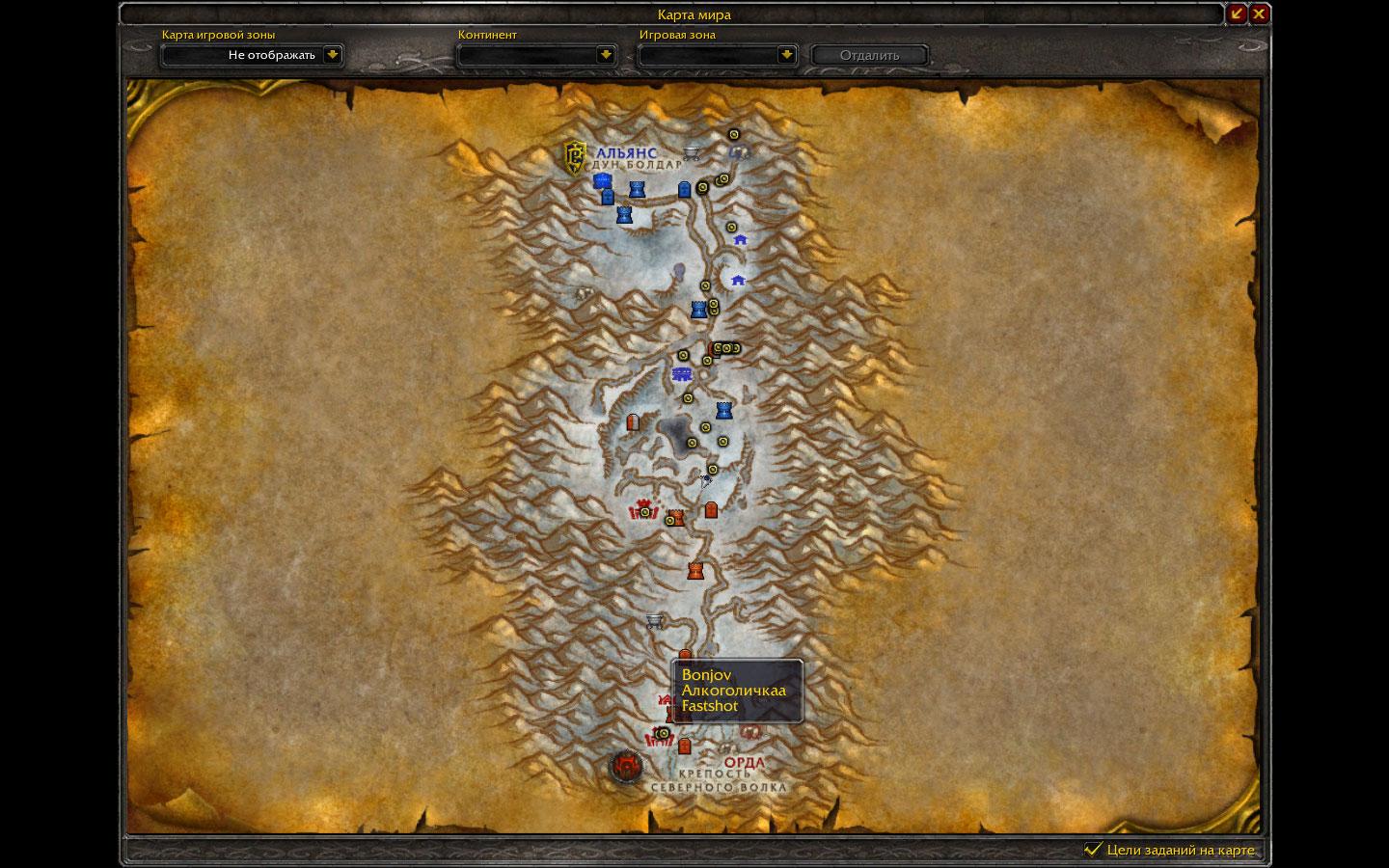Click the northern mine cart marker
1389x868 pixels.
692,152
